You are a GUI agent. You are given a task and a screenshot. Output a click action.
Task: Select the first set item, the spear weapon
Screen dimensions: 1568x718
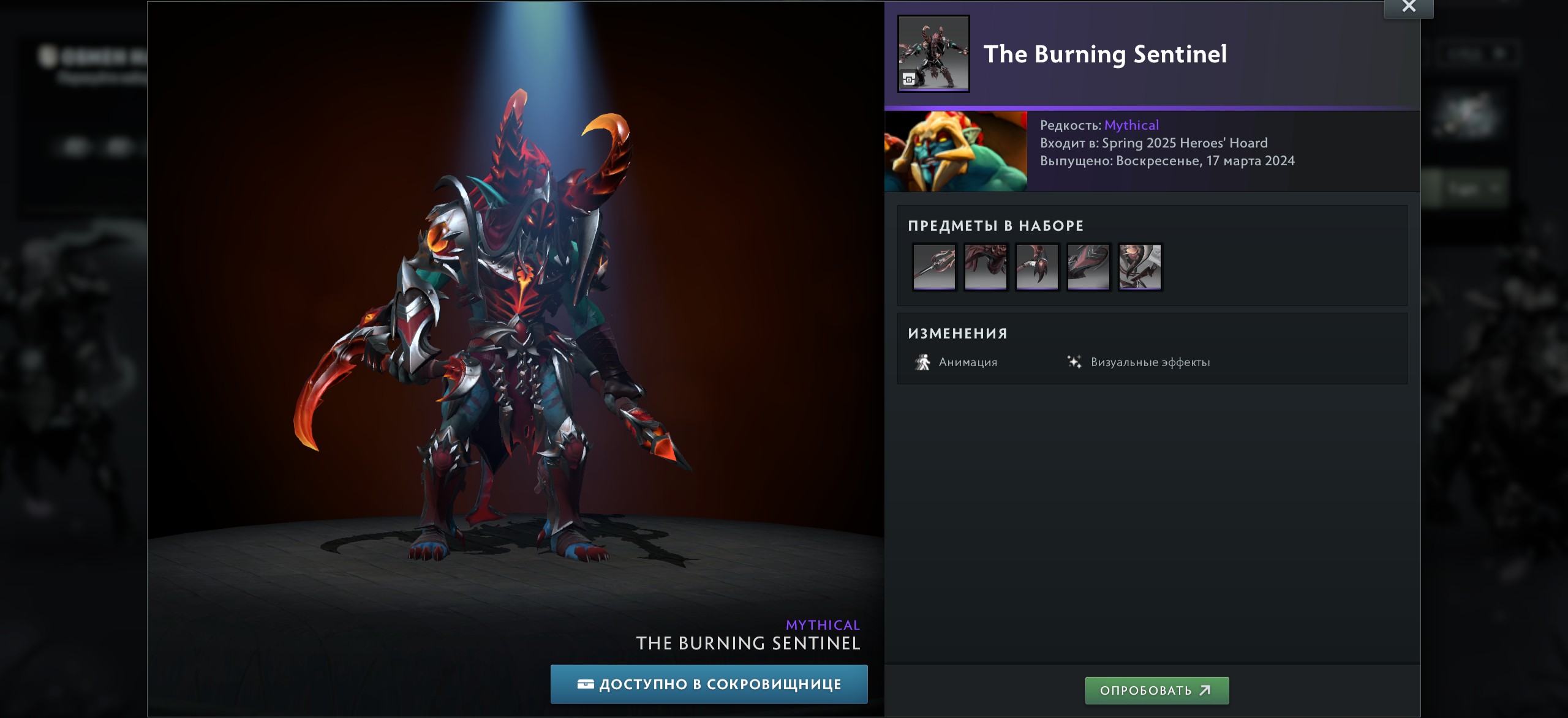click(934, 267)
